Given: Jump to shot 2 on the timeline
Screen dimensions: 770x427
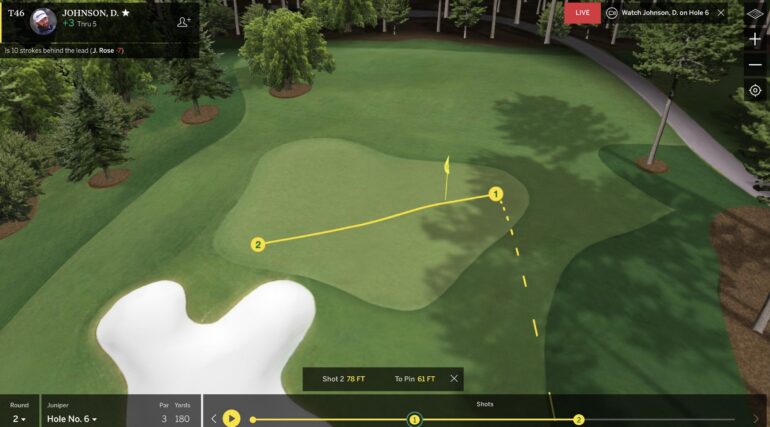Looking at the screenshot, I should click(x=579, y=419).
